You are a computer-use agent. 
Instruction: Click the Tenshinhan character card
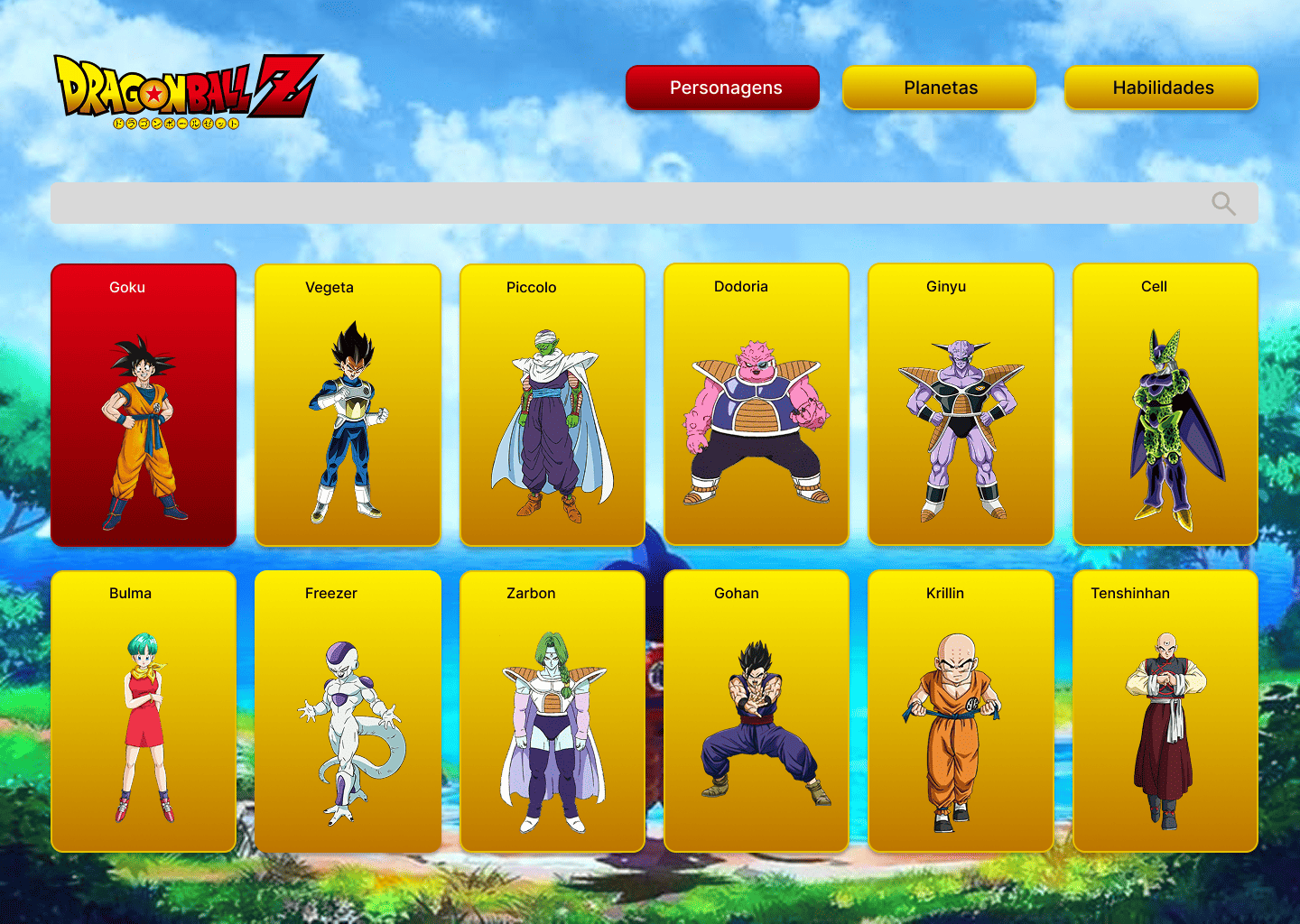[1165, 710]
